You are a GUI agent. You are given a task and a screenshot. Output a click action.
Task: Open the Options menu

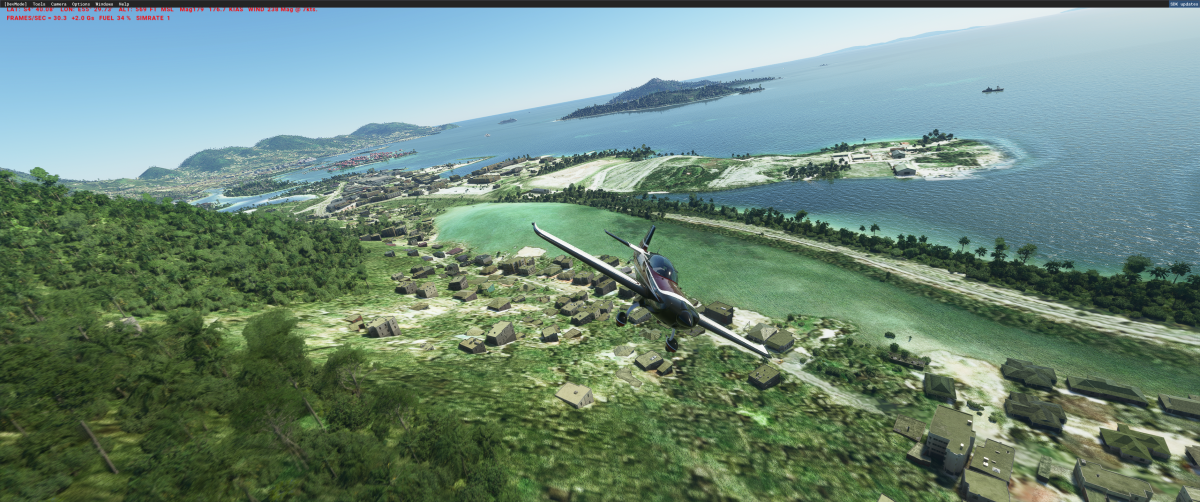coord(81,4)
